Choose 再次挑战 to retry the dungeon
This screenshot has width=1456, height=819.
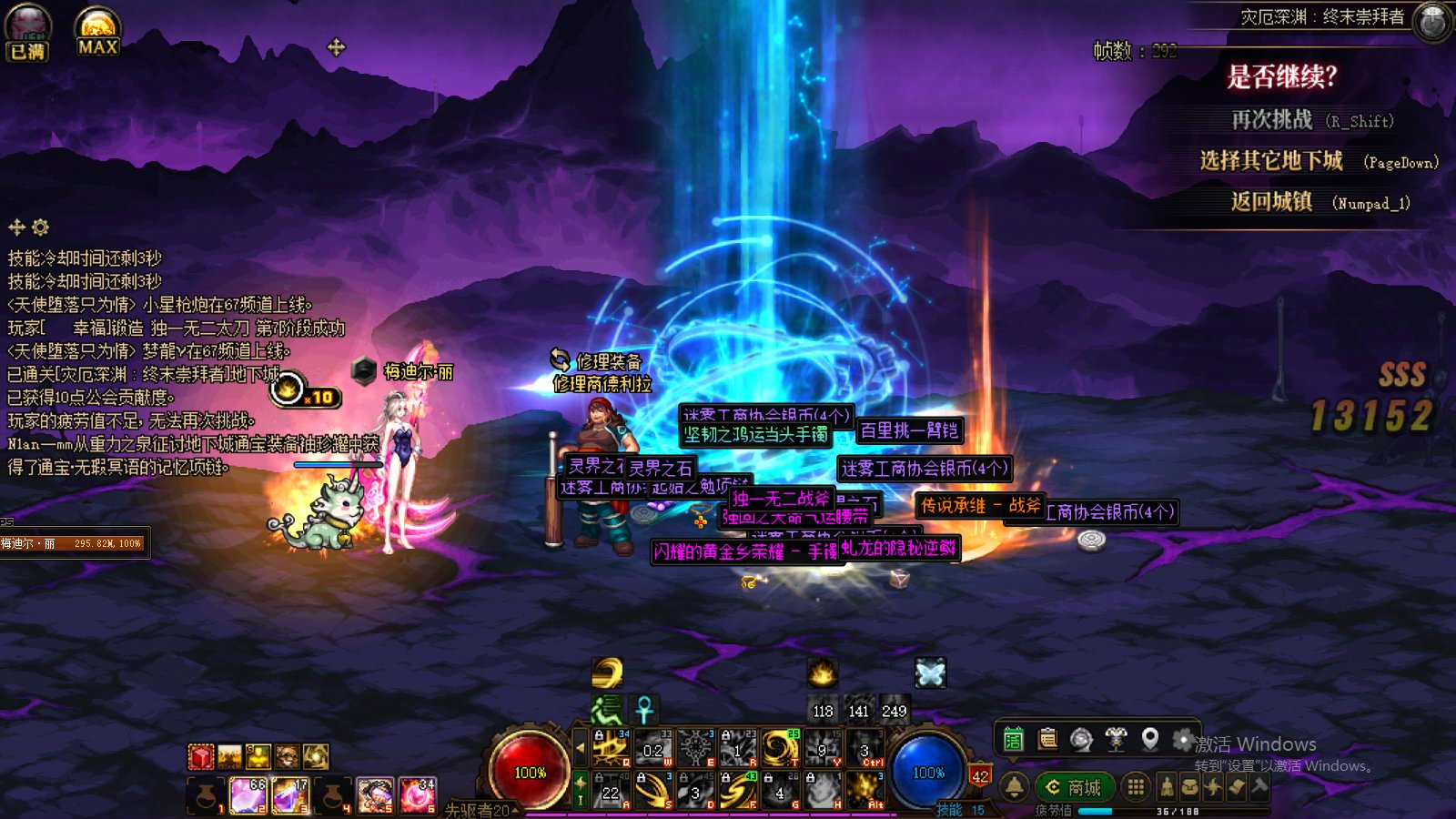(1272, 120)
